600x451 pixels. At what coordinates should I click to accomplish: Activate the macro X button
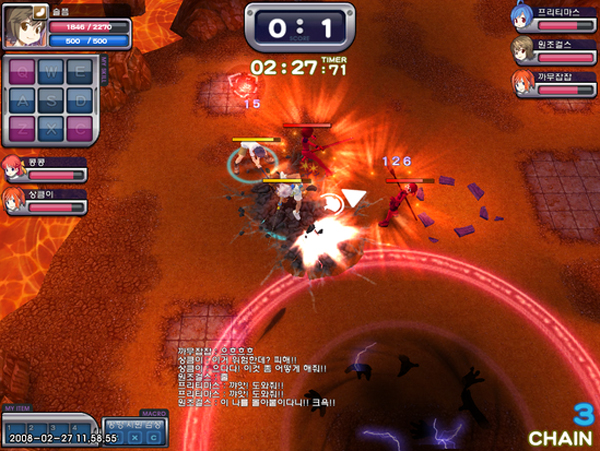click(136, 437)
